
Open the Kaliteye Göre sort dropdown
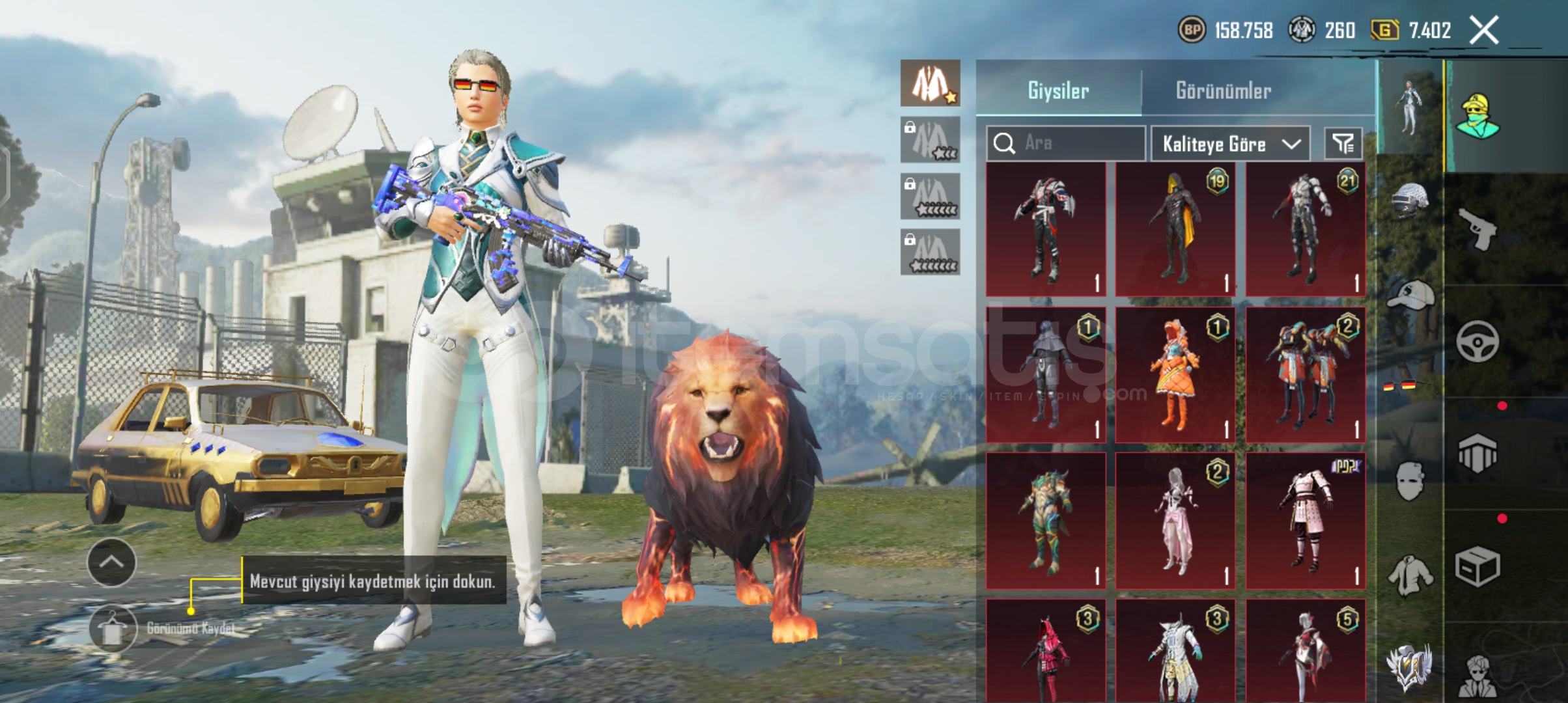(1230, 143)
